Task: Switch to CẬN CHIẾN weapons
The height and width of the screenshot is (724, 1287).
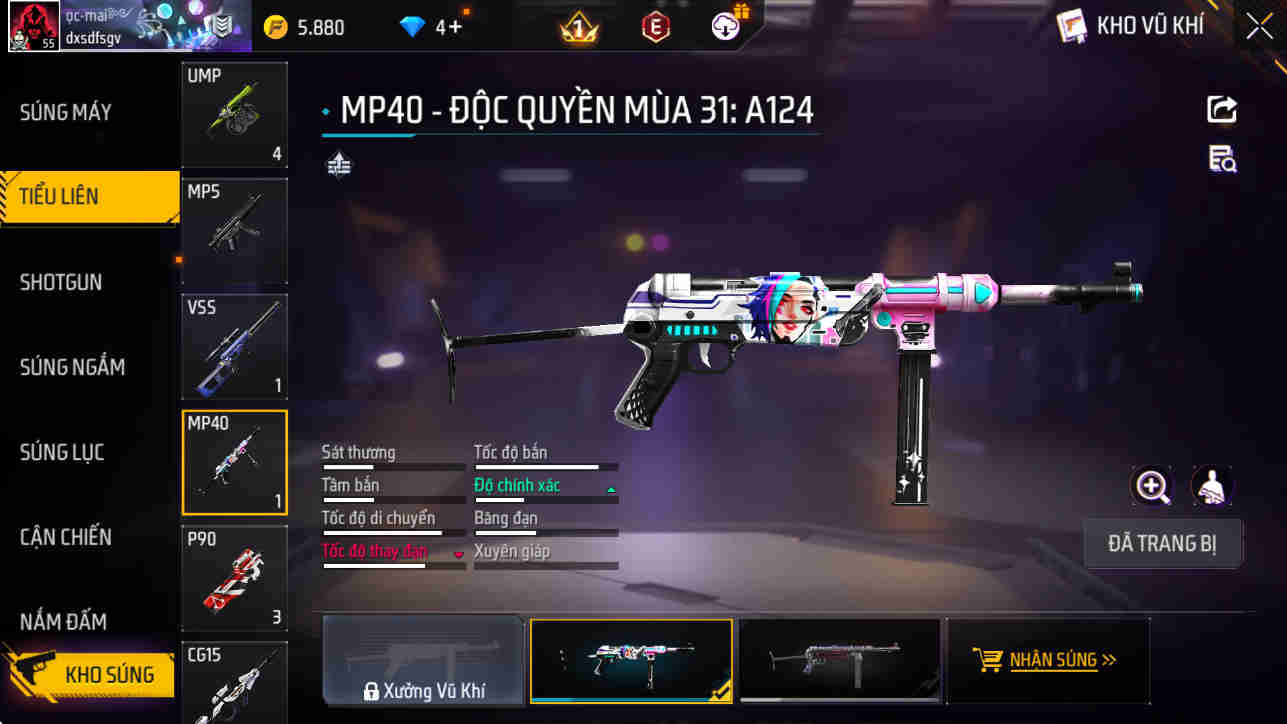Action: coord(66,537)
